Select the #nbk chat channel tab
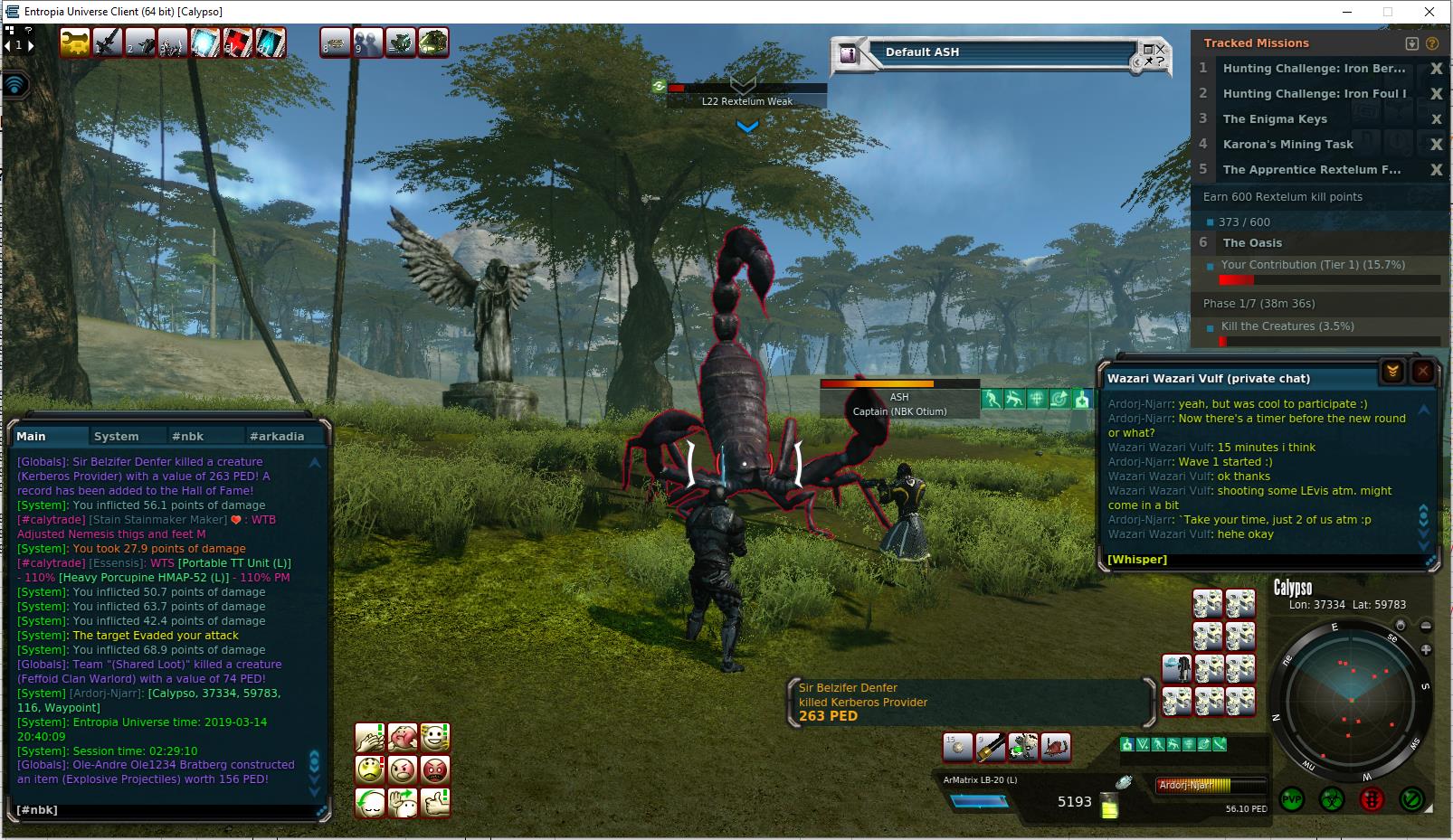The image size is (1453, 840). click(x=188, y=436)
